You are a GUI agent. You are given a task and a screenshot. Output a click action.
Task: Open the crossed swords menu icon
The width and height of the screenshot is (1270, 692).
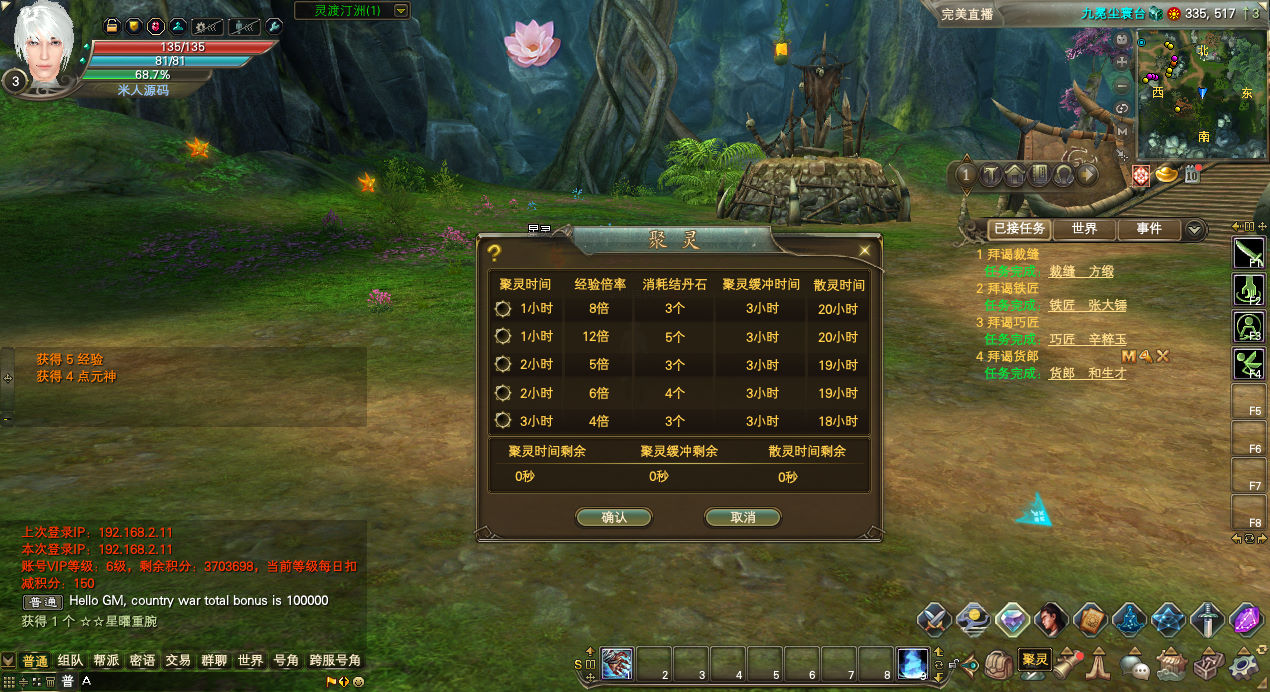[934, 620]
